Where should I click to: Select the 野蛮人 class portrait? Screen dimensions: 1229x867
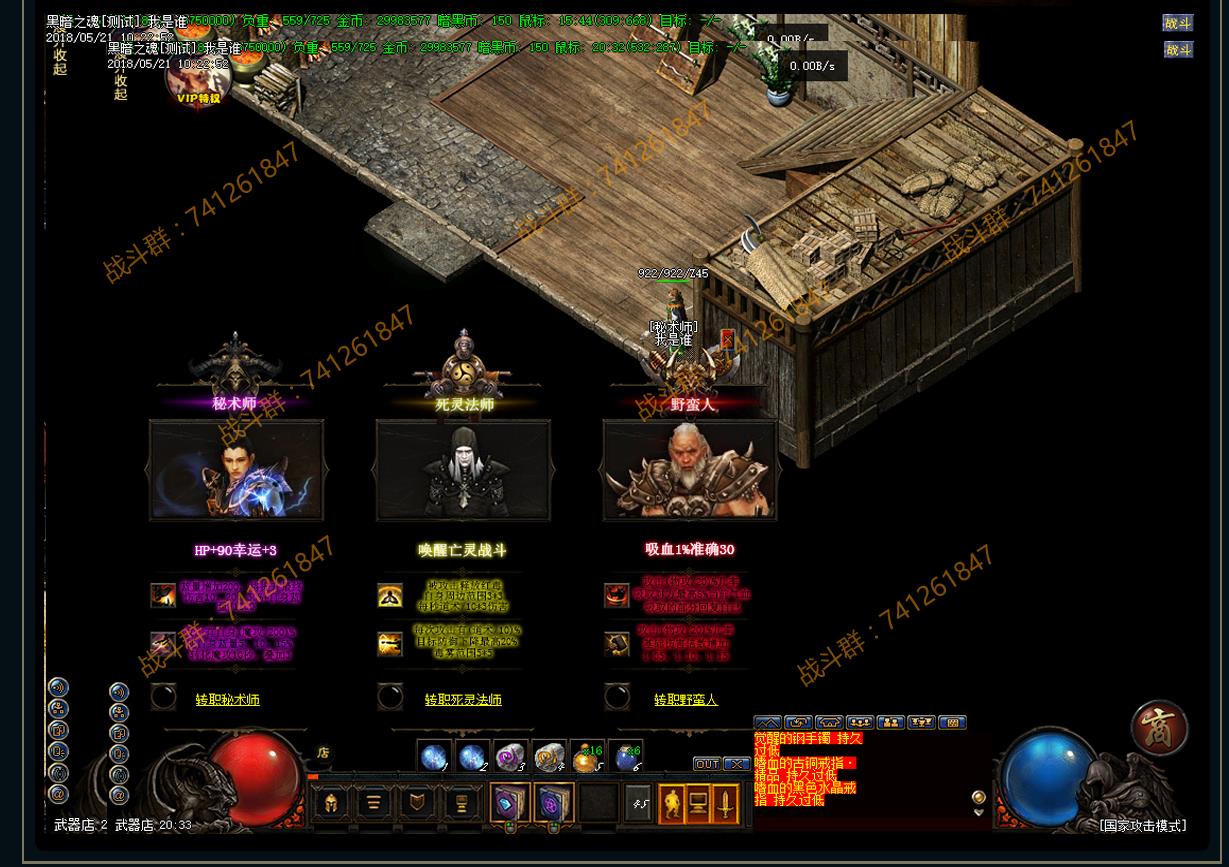690,470
